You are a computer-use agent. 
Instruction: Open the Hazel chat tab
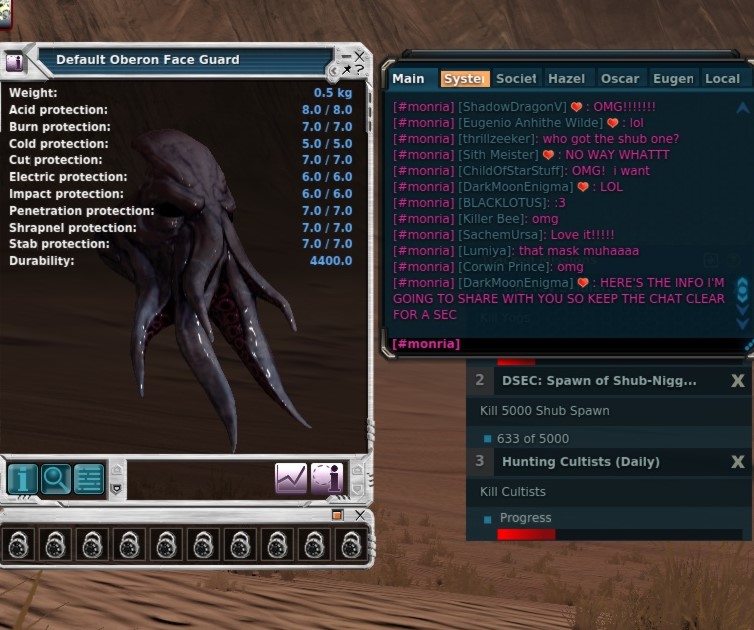(568, 79)
